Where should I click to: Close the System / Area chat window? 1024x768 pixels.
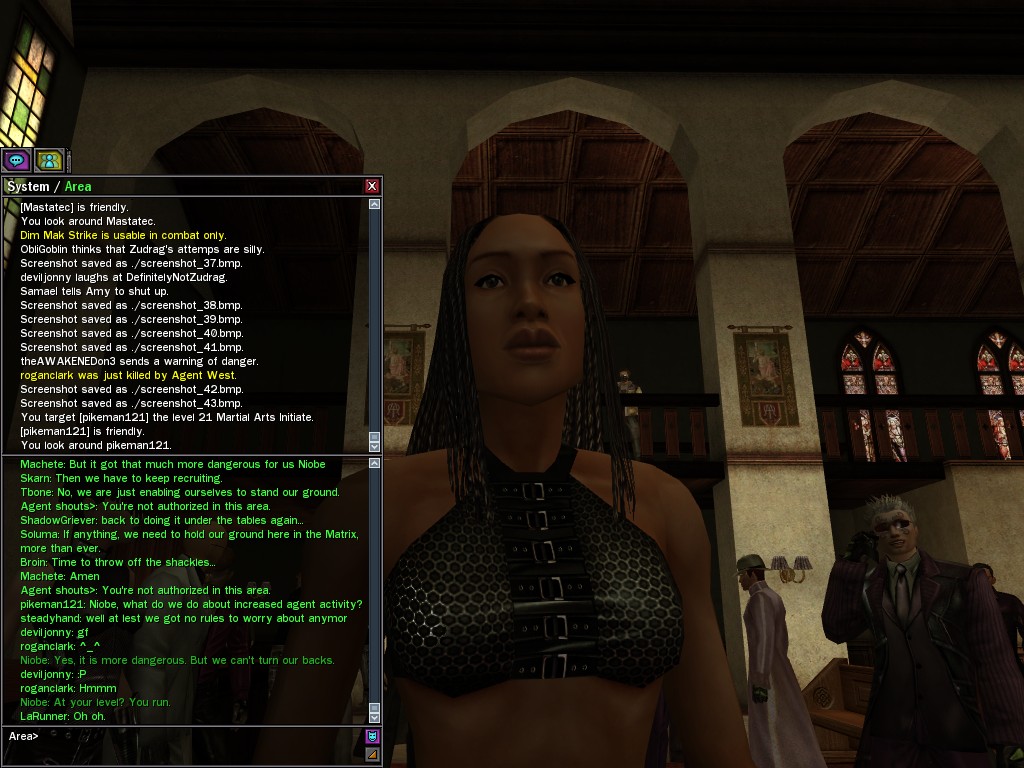[372, 186]
